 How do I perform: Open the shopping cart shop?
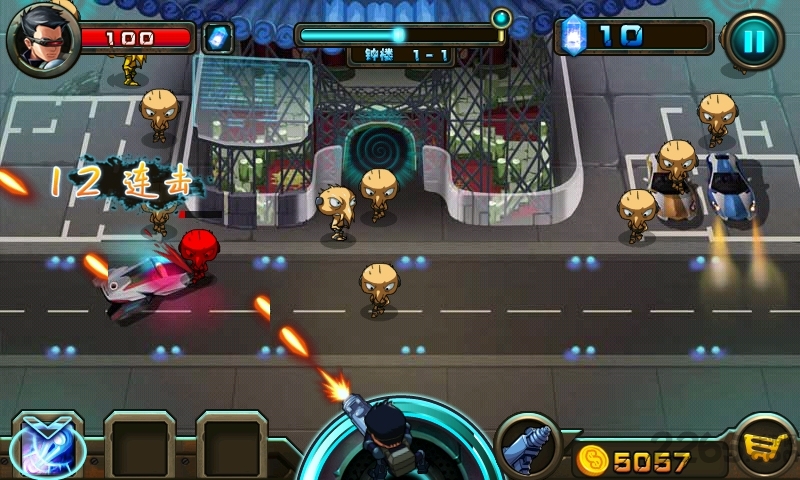(765, 448)
